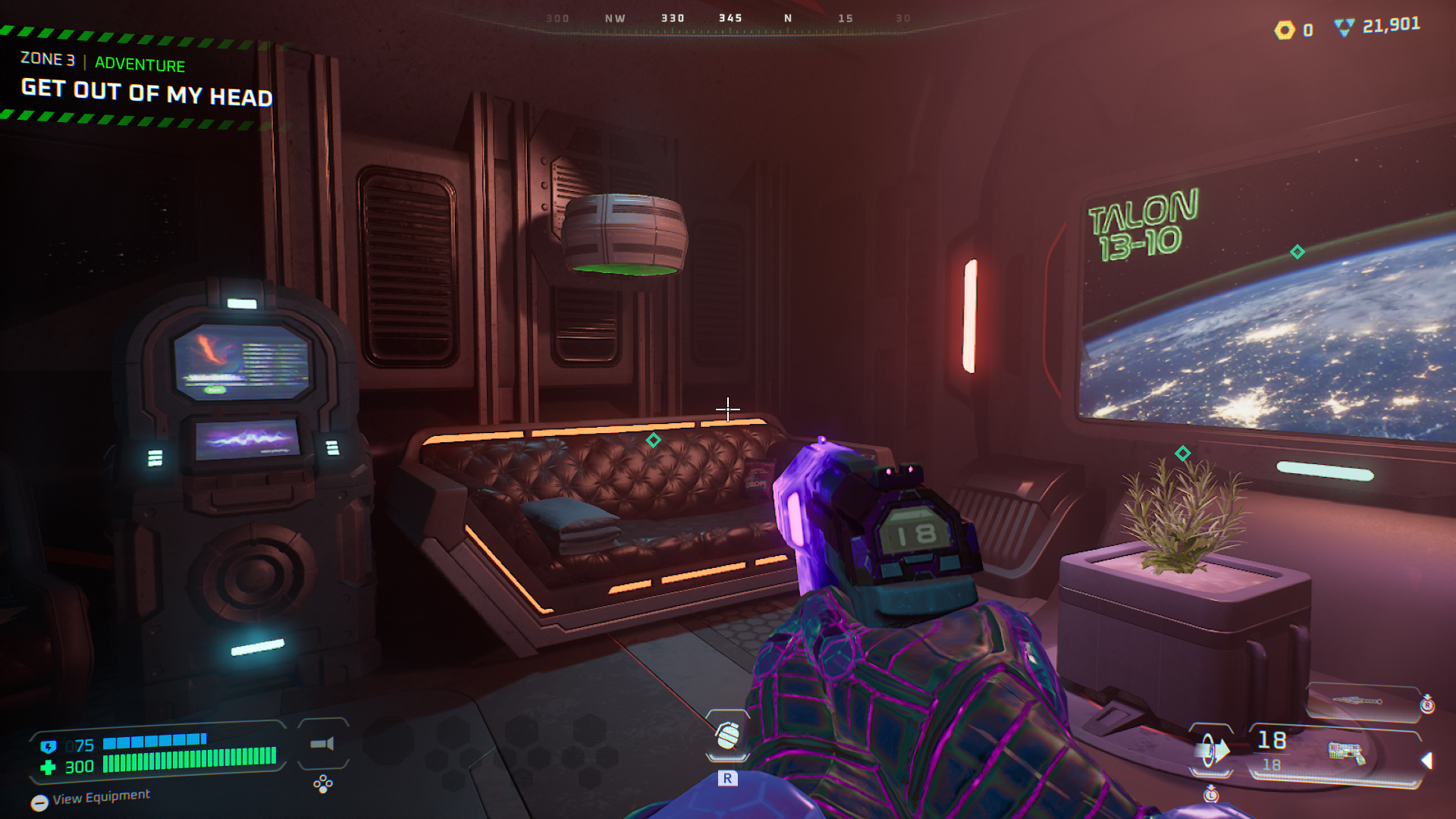Toggle the R button prompt under the grenade
1456x819 pixels.
pyautogui.click(x=730, y=777)
